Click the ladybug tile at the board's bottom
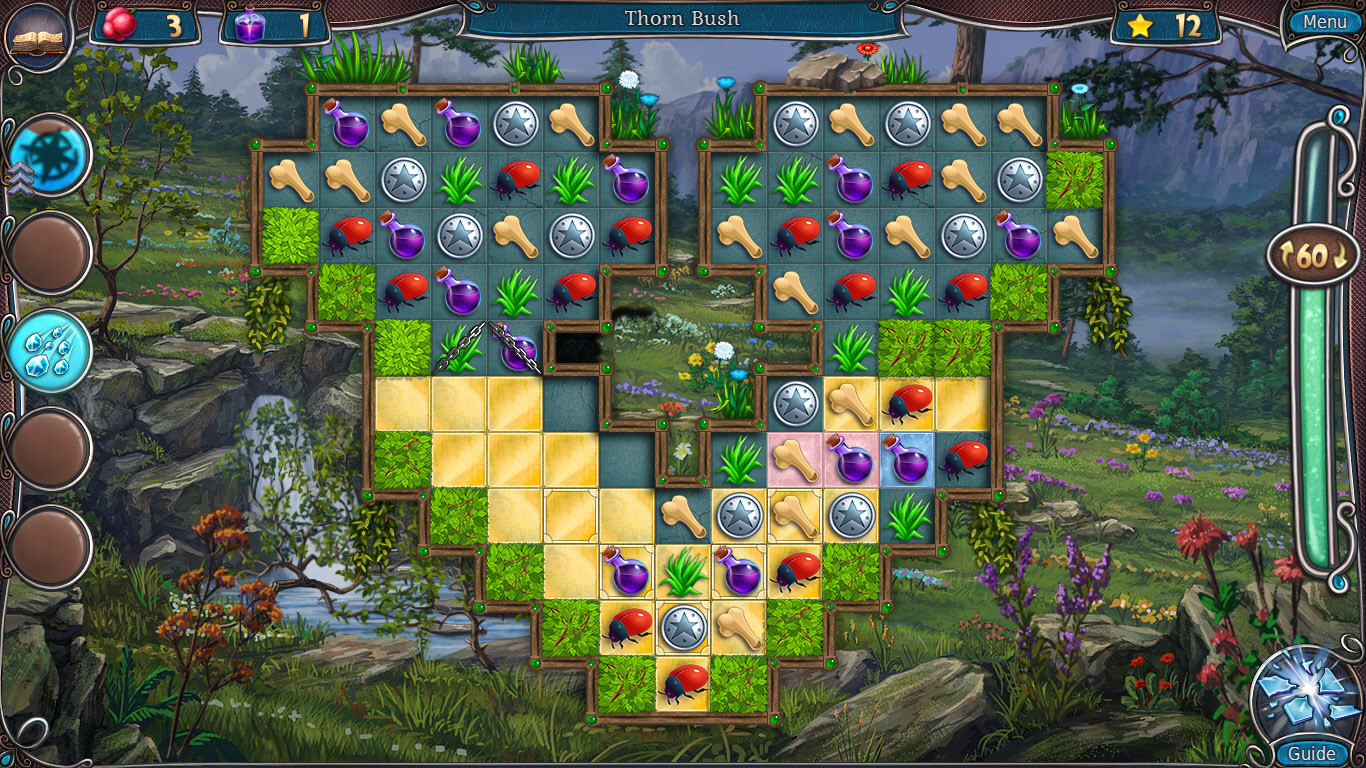Viewport: 1366px width, 768px height. click(x=681, y=684)
